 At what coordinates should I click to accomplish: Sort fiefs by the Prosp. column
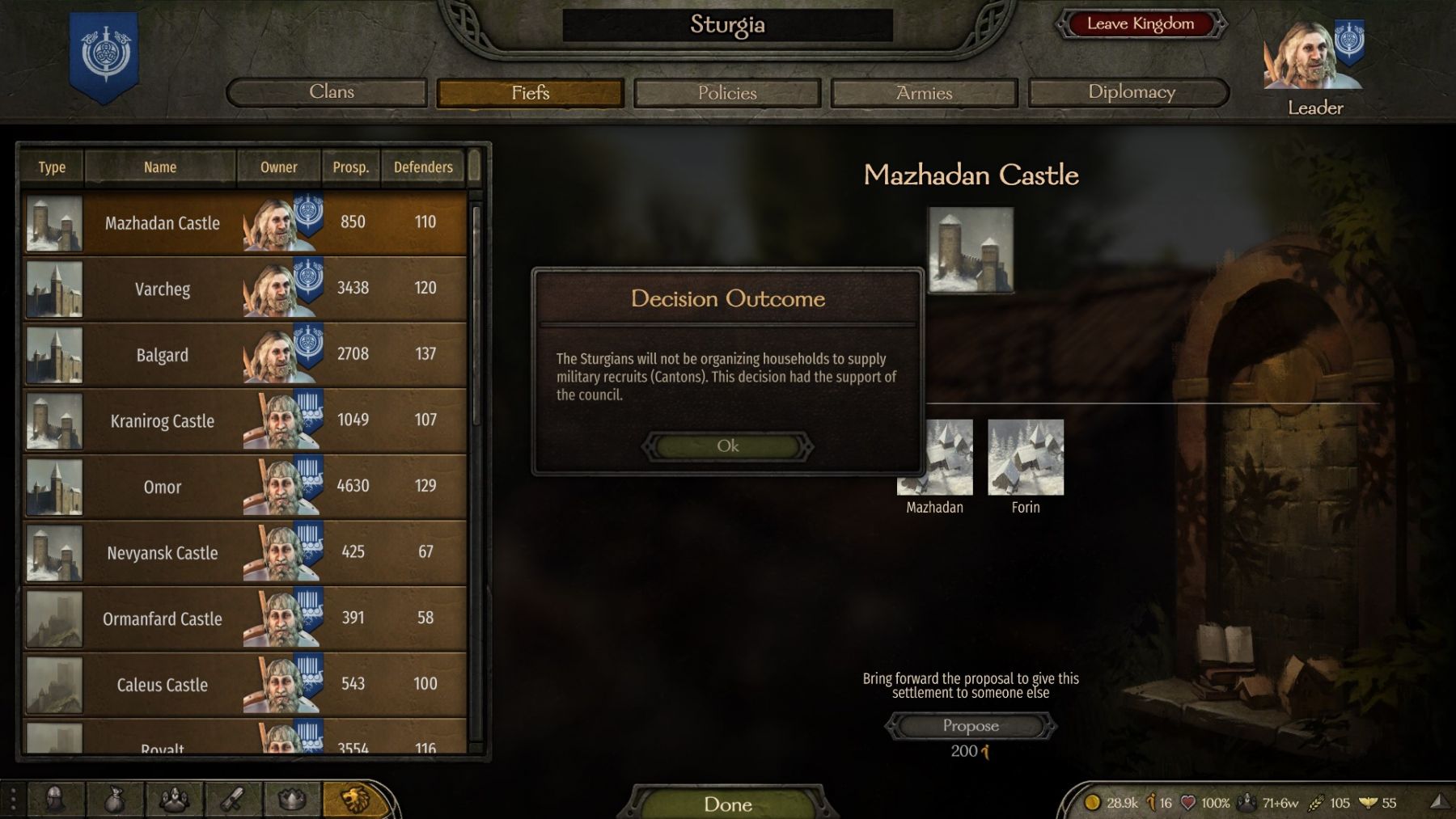(x=350, y=167)
